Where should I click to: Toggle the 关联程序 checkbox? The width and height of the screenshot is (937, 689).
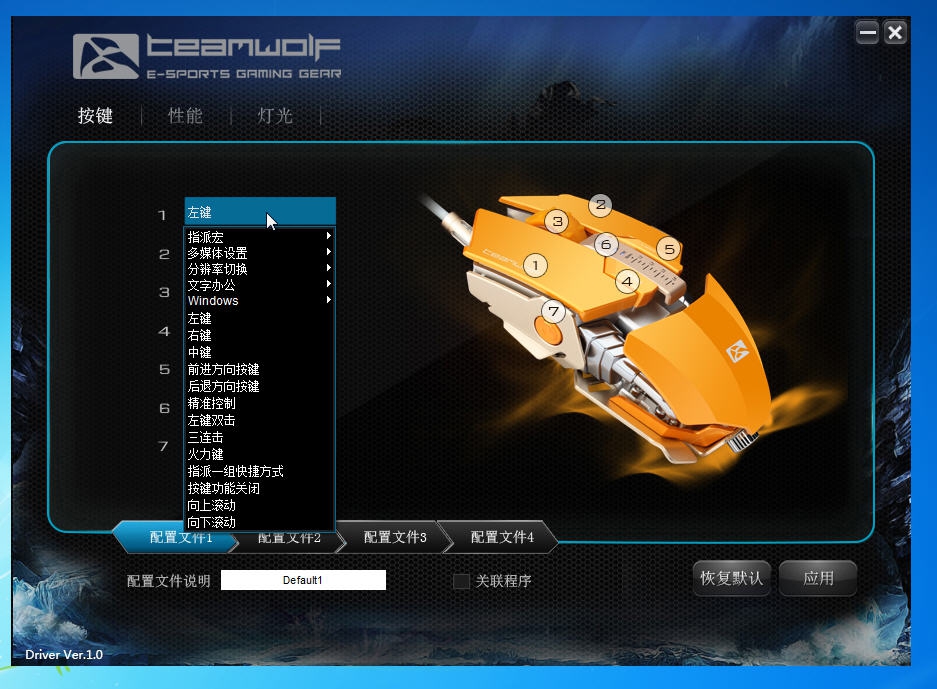click(x=461, y=581)
